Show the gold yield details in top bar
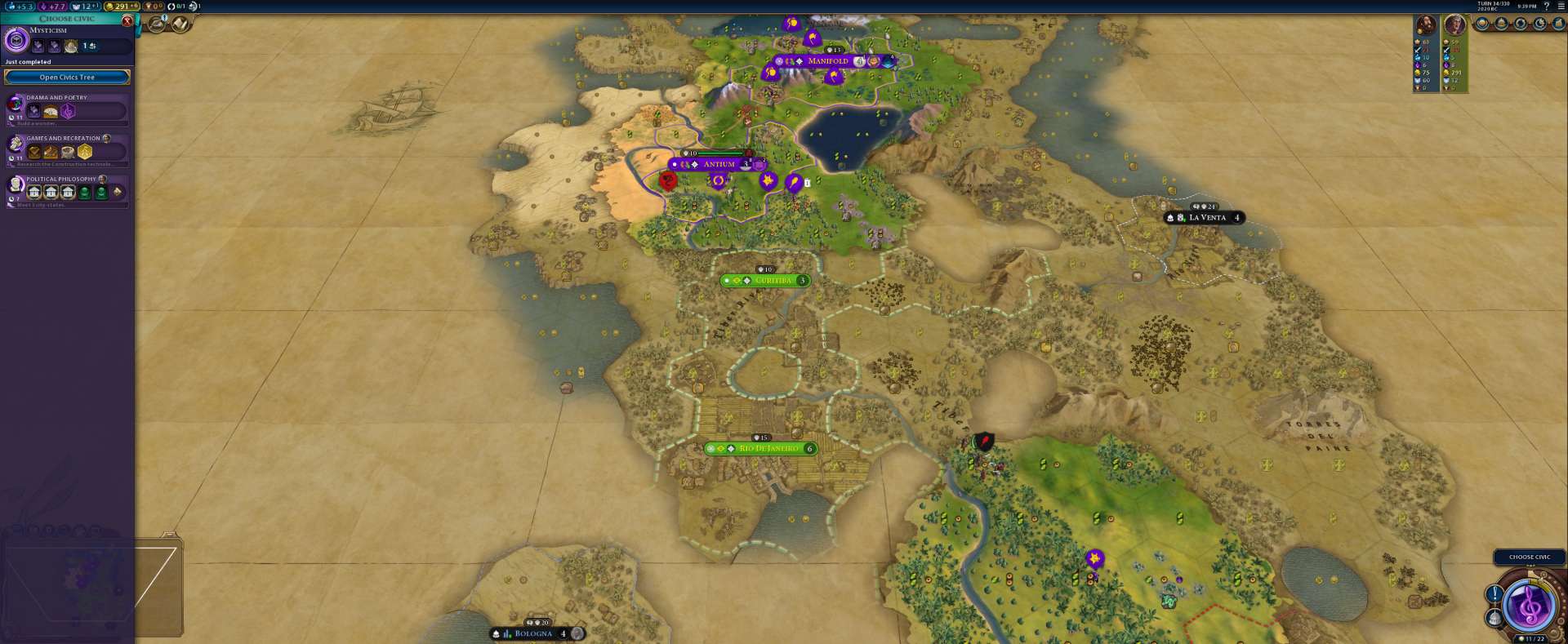The image size is (1568, 644). tap(122, 7)
